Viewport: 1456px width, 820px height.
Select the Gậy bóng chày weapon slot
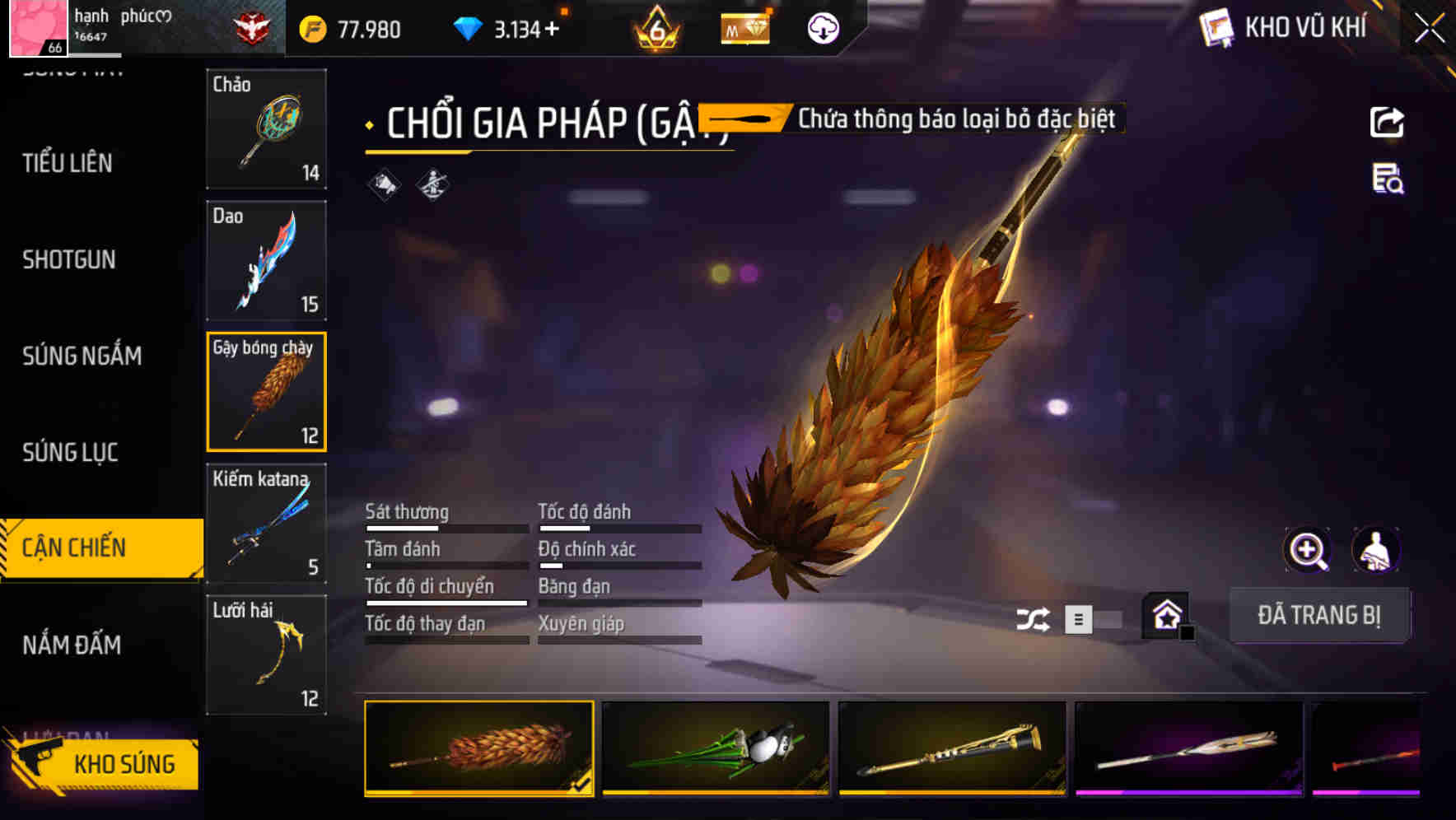pyautogui.click(x=266, y=391)
